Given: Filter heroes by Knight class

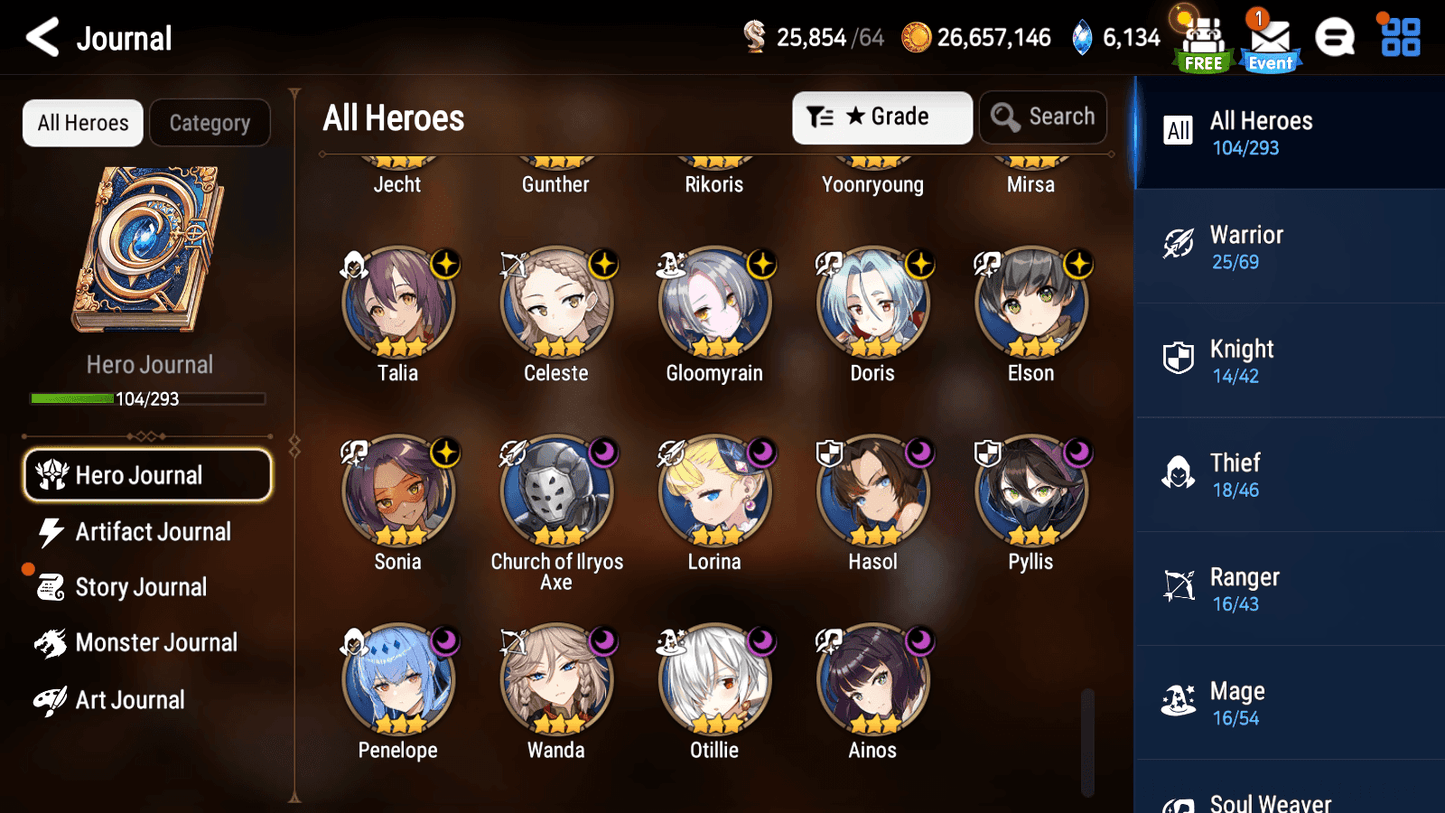Looking at the screenshot, I should point(1288,361).
